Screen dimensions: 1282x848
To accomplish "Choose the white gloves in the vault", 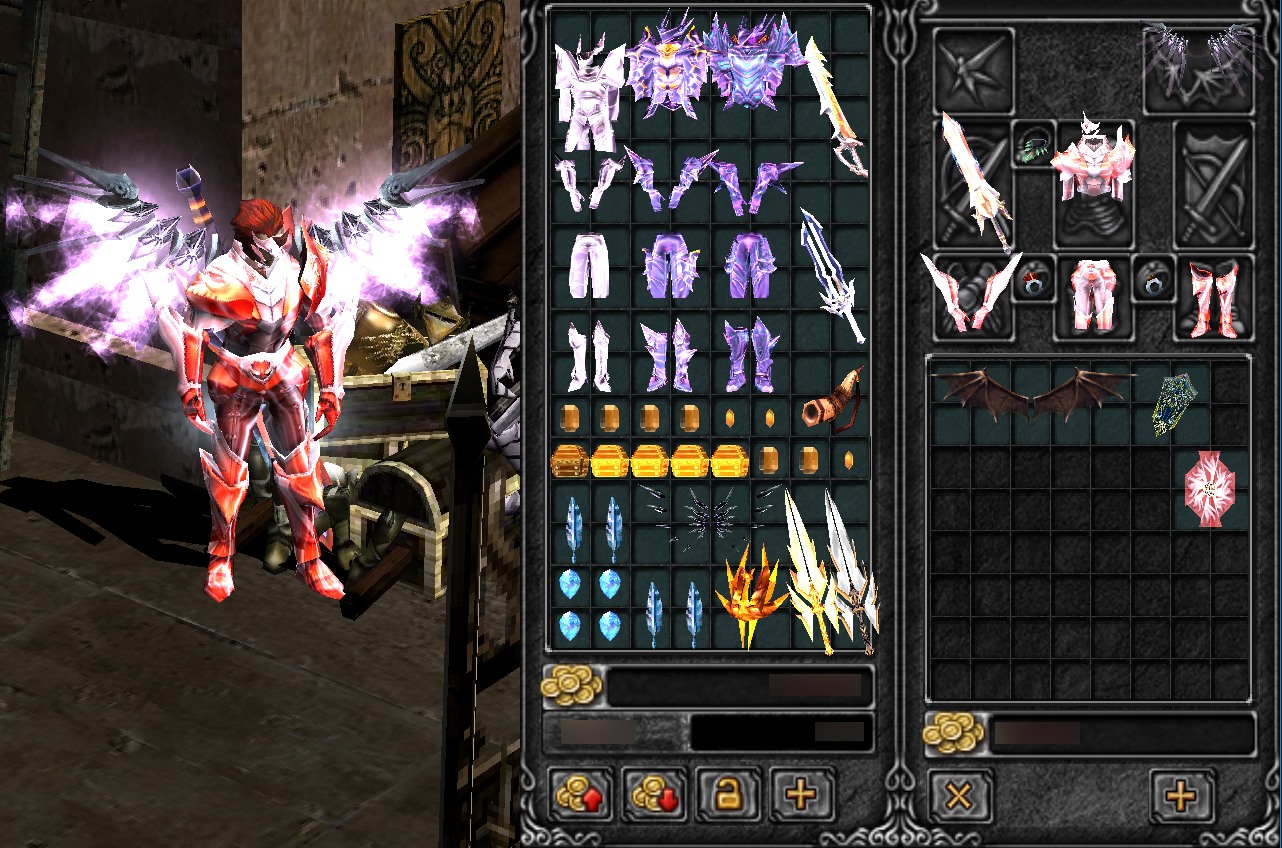I will coord(589,181).
